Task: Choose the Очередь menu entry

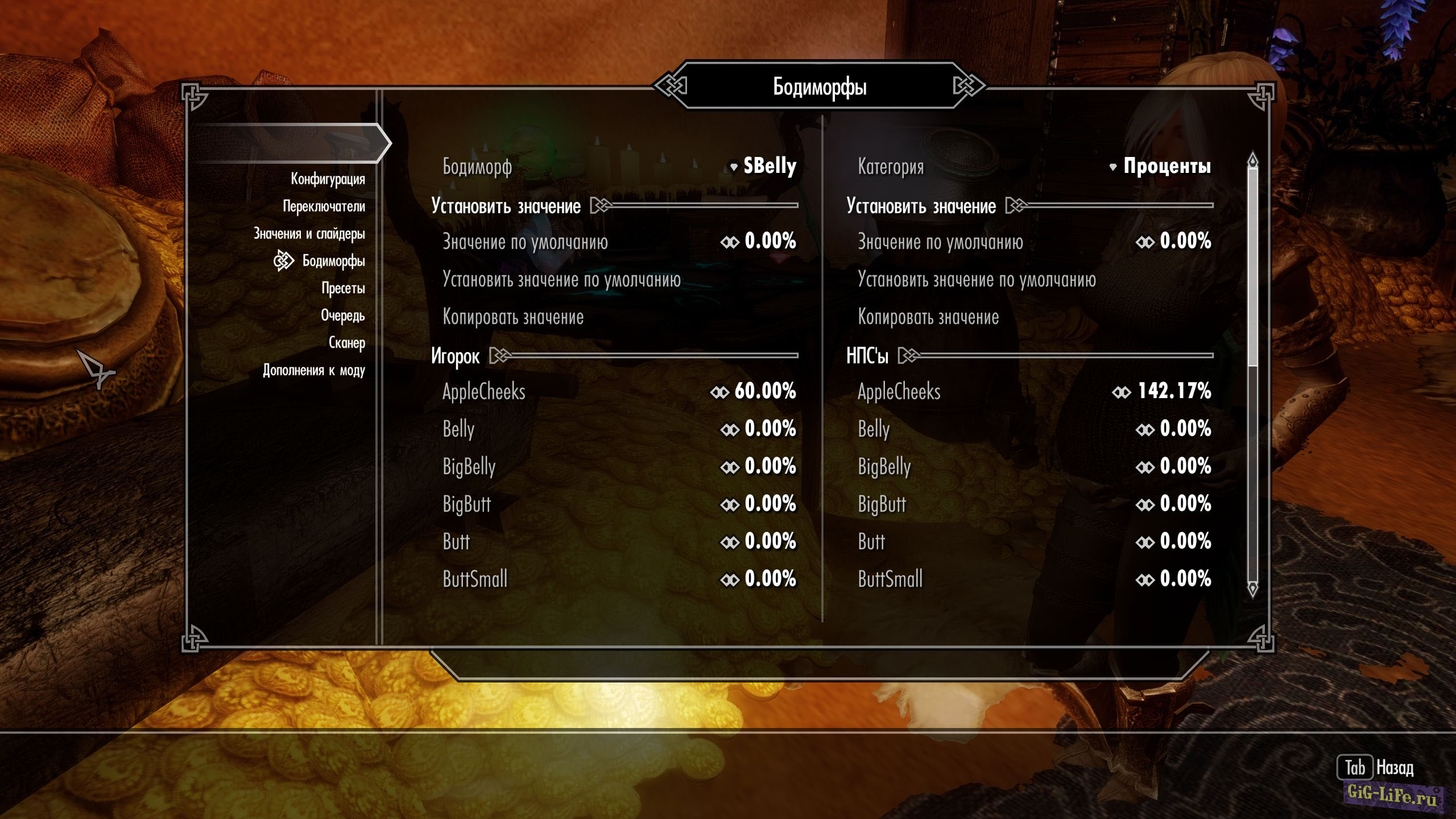Action: 342,316
